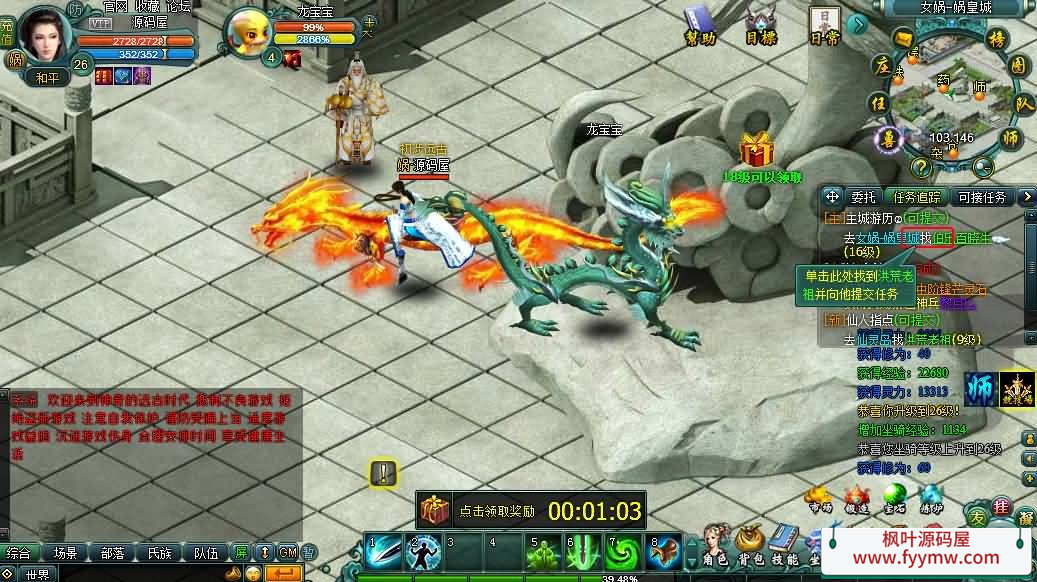1037x582 pixels.
Task: Click the minimap question mark help button
Action: (x=921, y=167)
